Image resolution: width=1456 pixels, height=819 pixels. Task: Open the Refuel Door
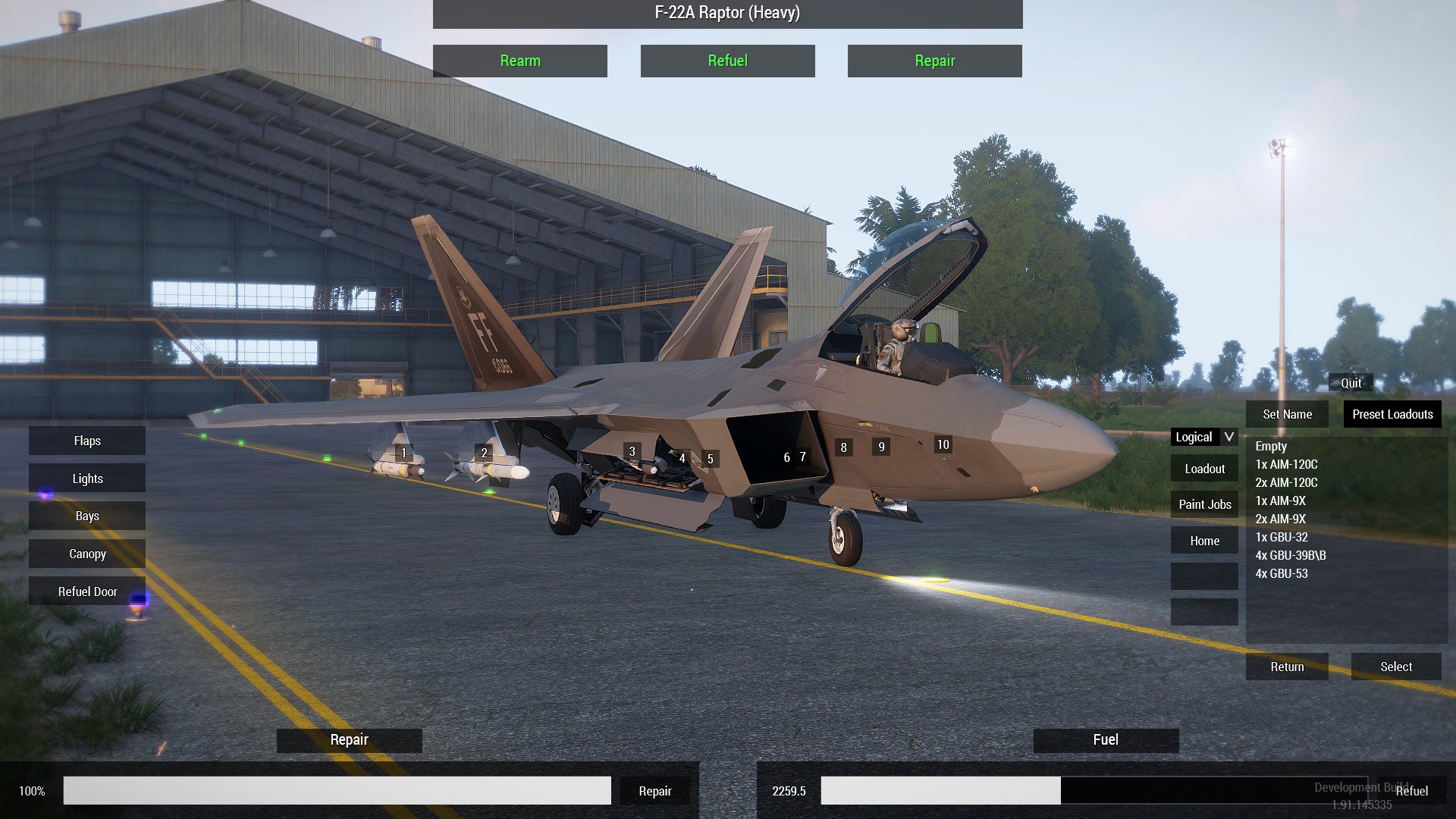coord(86,591)
